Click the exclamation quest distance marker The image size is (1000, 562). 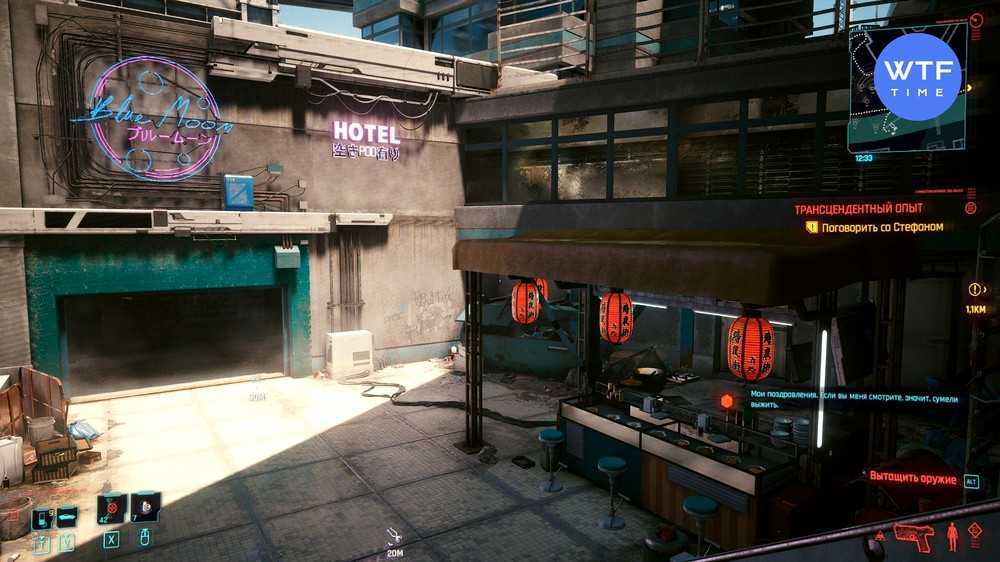(x=975, y=289)
